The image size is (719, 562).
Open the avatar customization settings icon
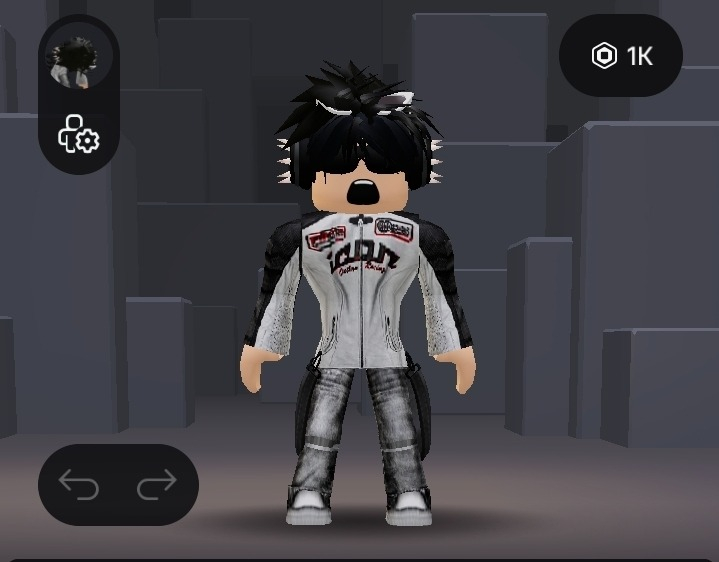(78, 134)
